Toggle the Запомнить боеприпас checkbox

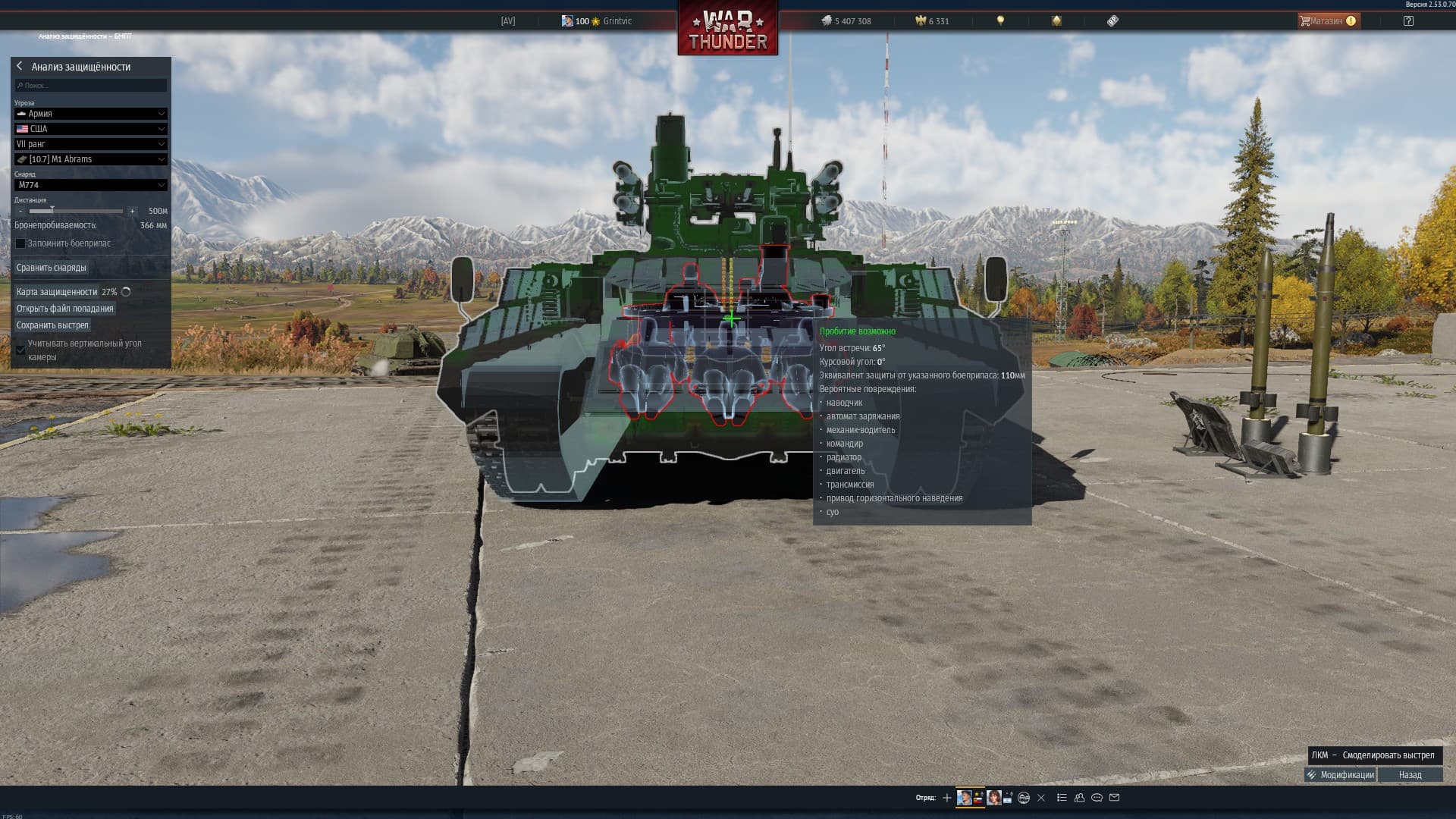pos(20,243)
